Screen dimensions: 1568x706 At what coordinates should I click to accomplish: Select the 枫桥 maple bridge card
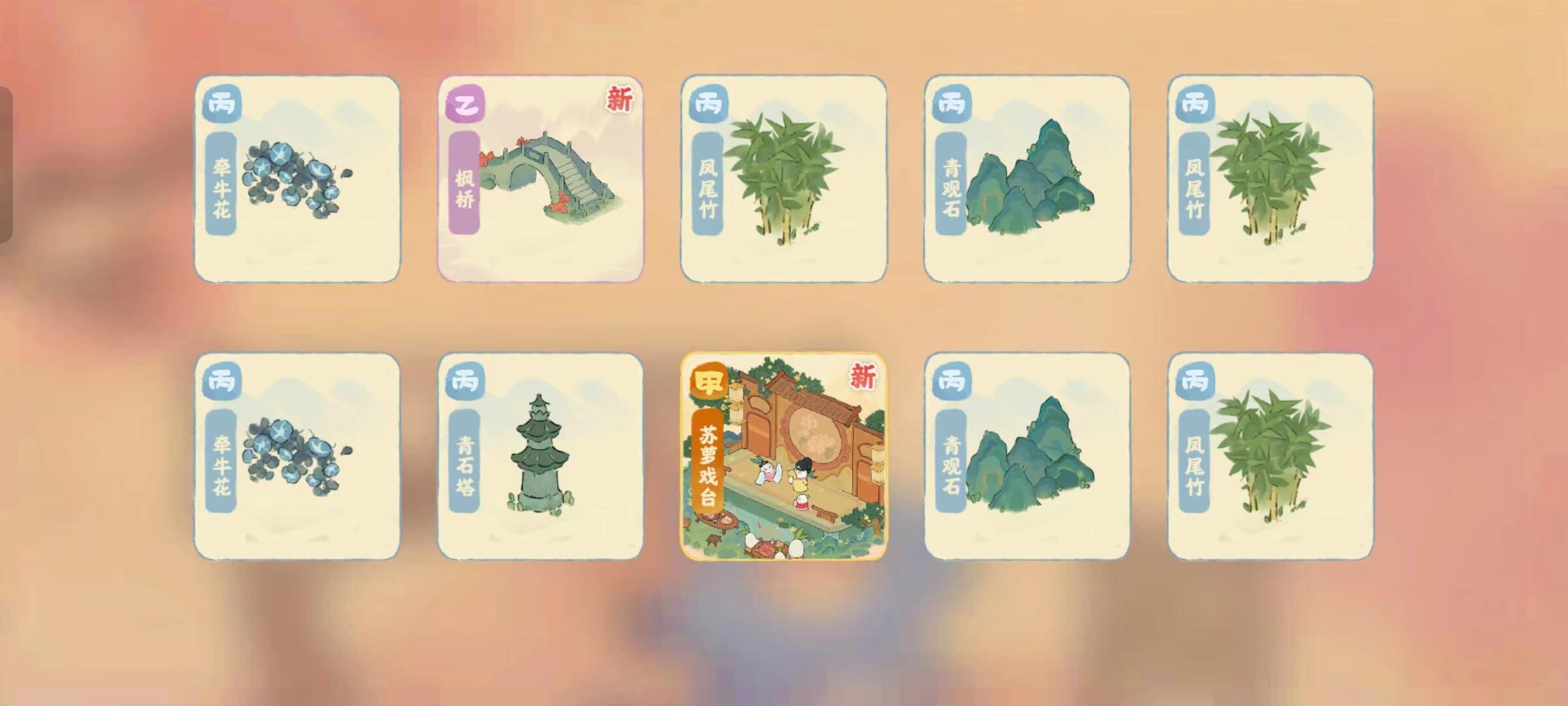click(x=540, y=179)
